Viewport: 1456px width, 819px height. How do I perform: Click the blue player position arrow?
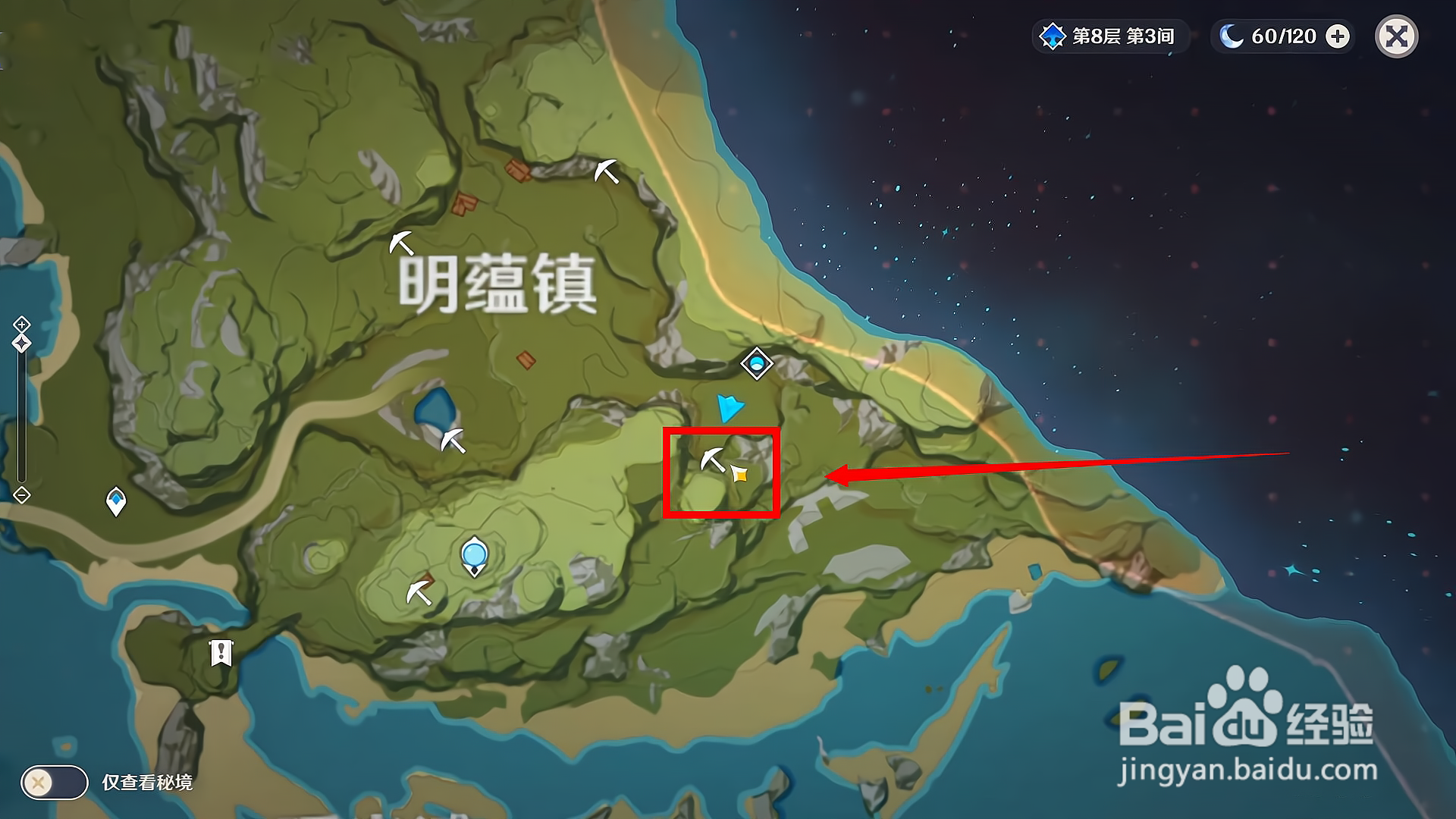[x=730, y=408]
